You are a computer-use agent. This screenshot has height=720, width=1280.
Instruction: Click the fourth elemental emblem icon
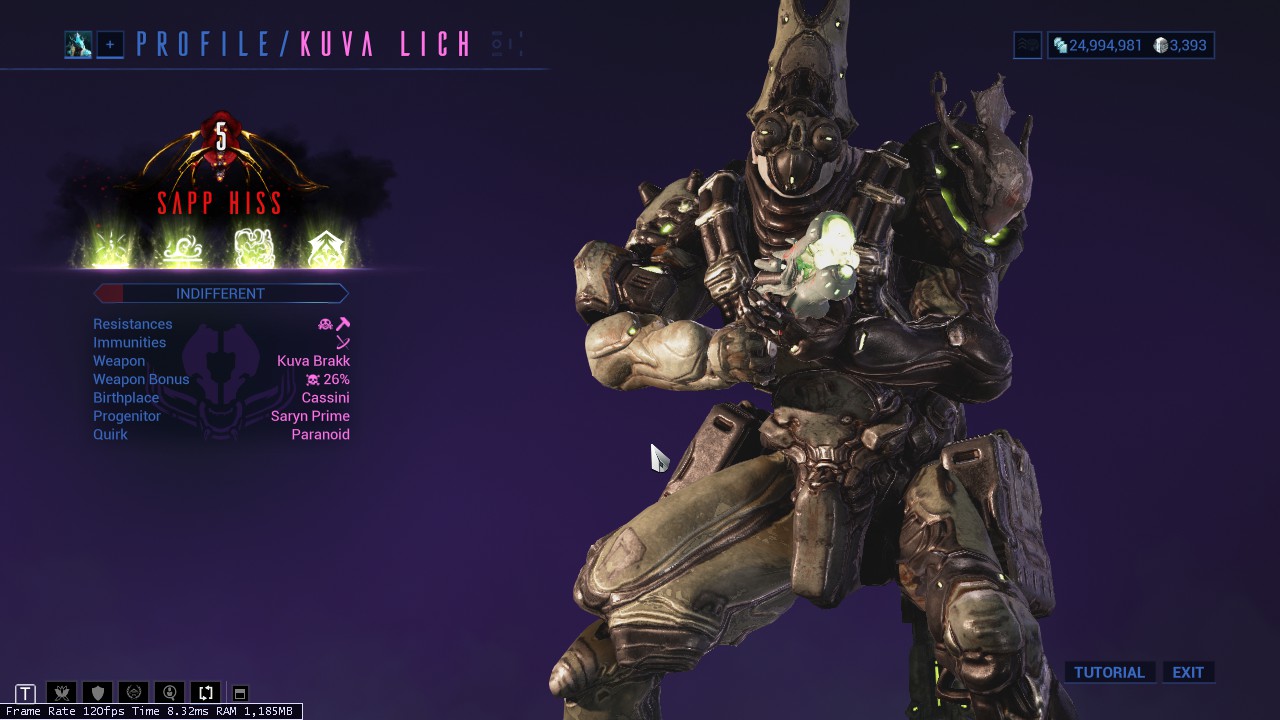tap(327, 245)
